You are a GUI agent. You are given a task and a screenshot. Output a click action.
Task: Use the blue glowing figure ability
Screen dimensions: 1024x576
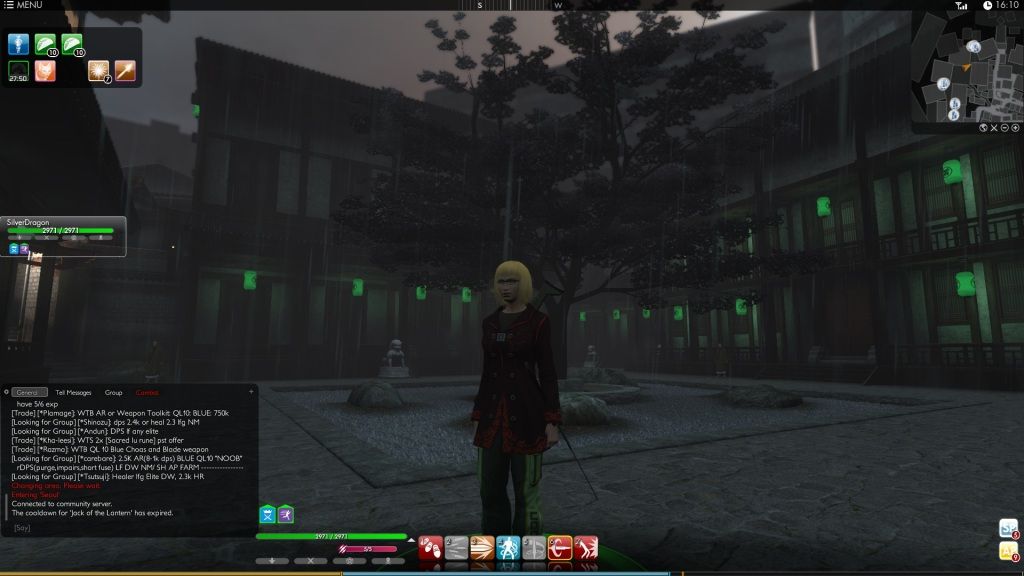(x=508, y=548)
